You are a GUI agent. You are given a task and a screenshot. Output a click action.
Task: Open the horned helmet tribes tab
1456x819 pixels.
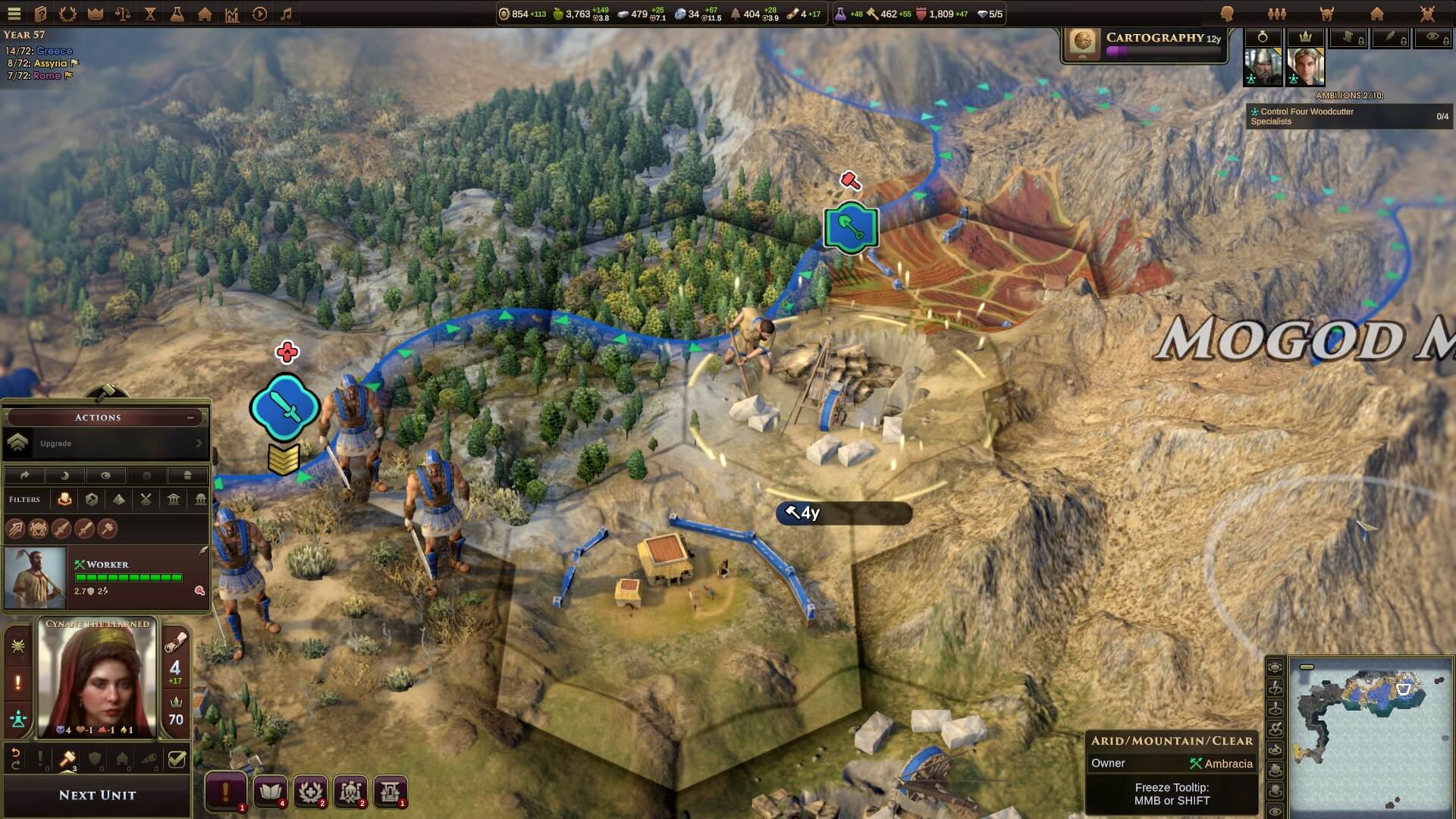(x=1326, y=14)
